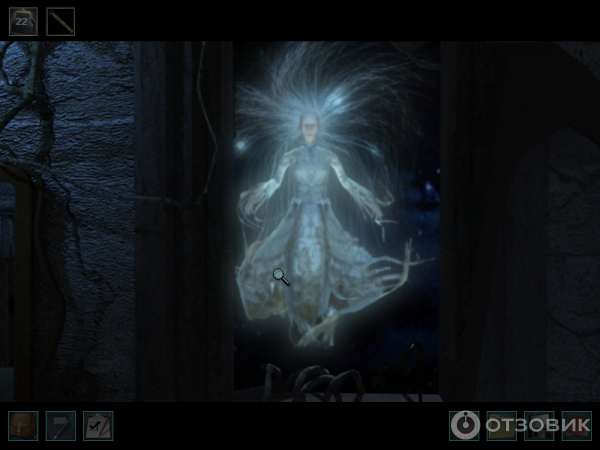600x450 pixels.
Task: Open the checklist clipboard icon
Action: [98, 426]
